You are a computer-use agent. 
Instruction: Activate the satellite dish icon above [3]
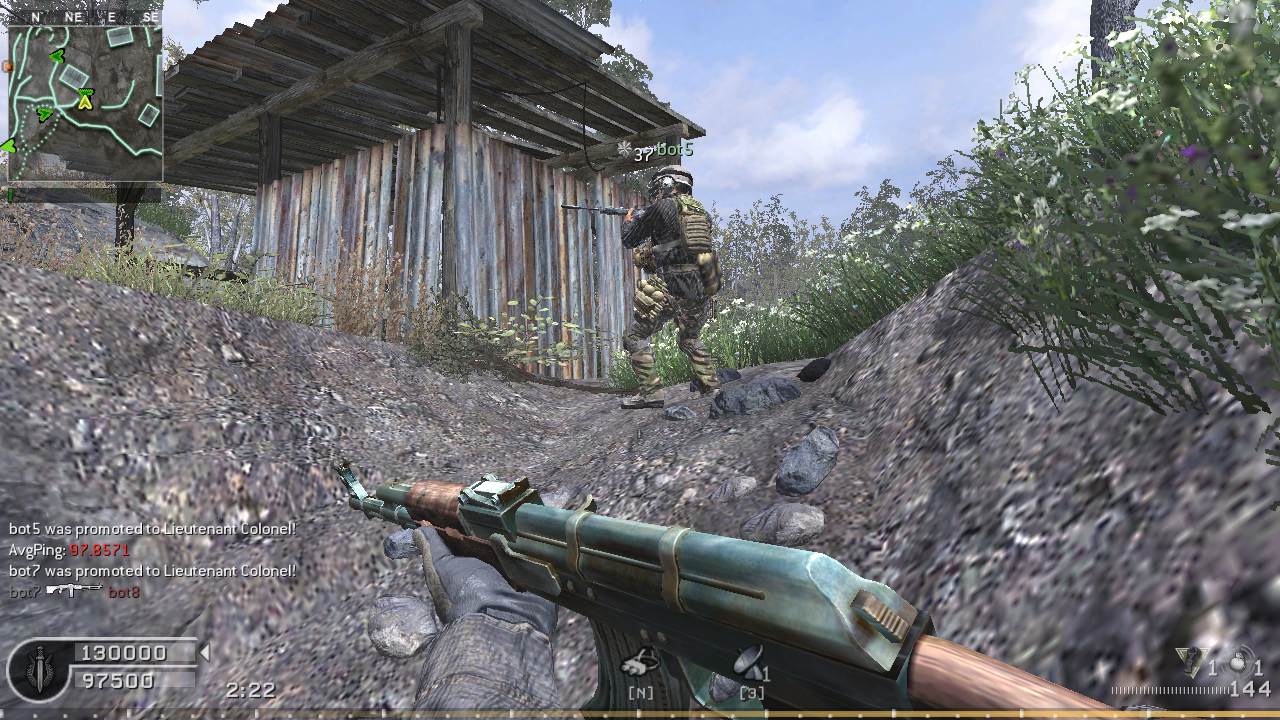pos(748,663)
